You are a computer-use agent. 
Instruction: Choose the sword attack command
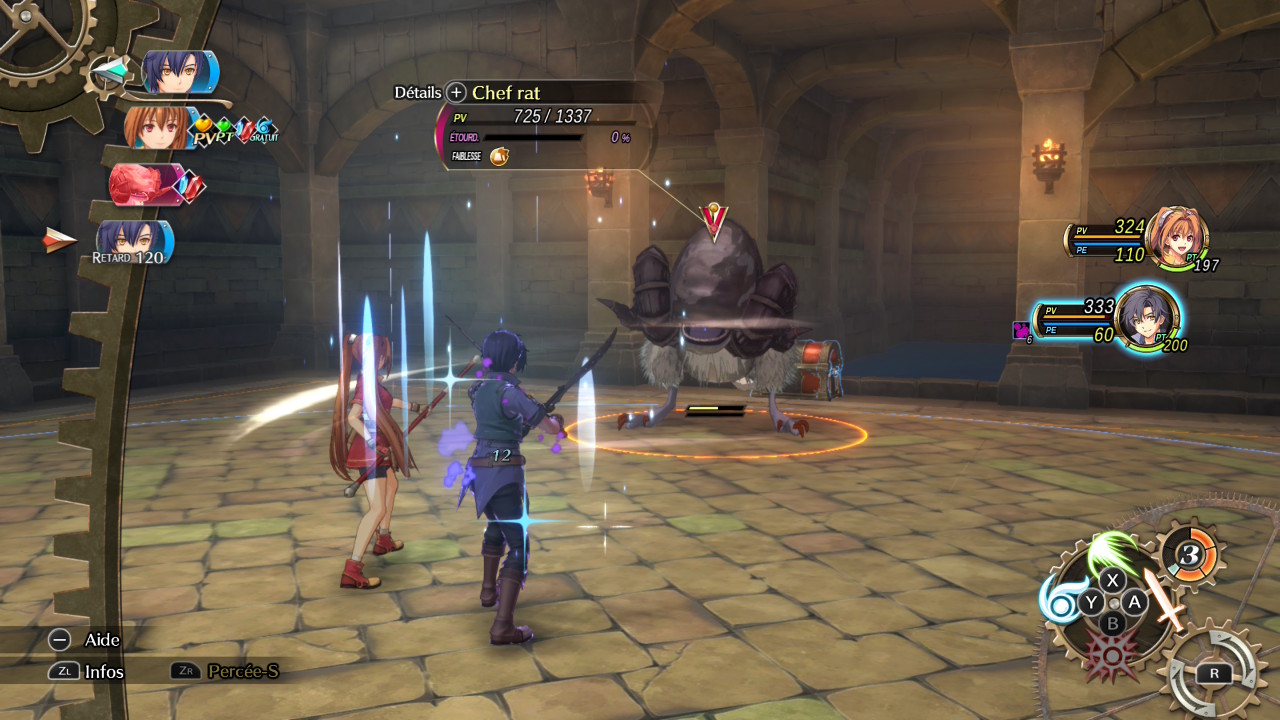point(1165,601)
